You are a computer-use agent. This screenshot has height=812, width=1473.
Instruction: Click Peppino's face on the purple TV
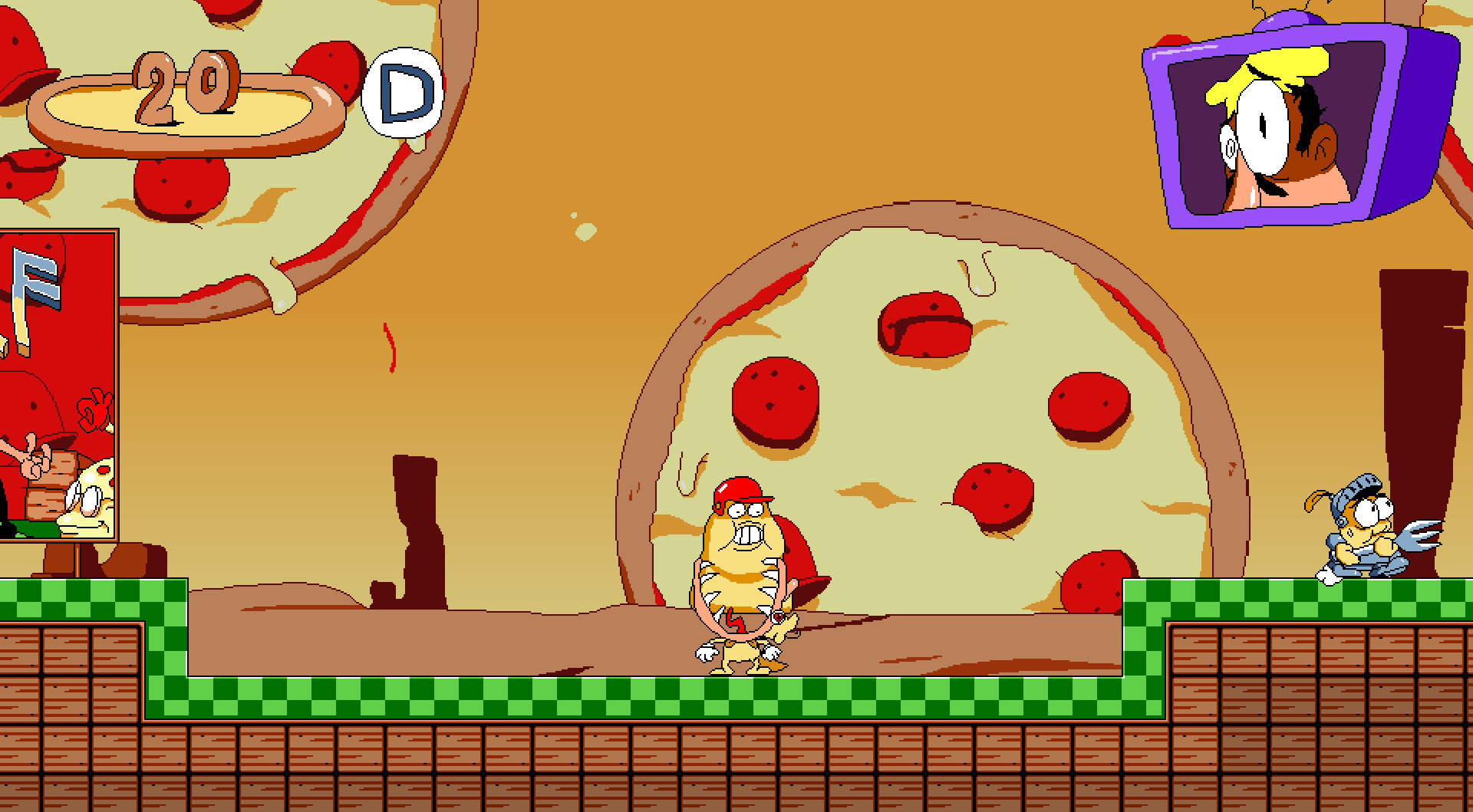click(1274, 130)
